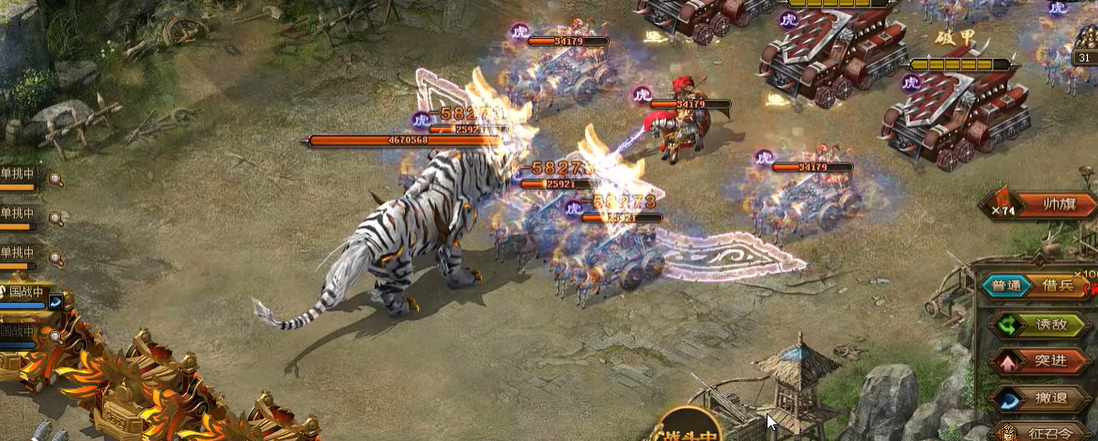Select the 普通 mode option
Screen dimensions: 1098x441
1007,285
